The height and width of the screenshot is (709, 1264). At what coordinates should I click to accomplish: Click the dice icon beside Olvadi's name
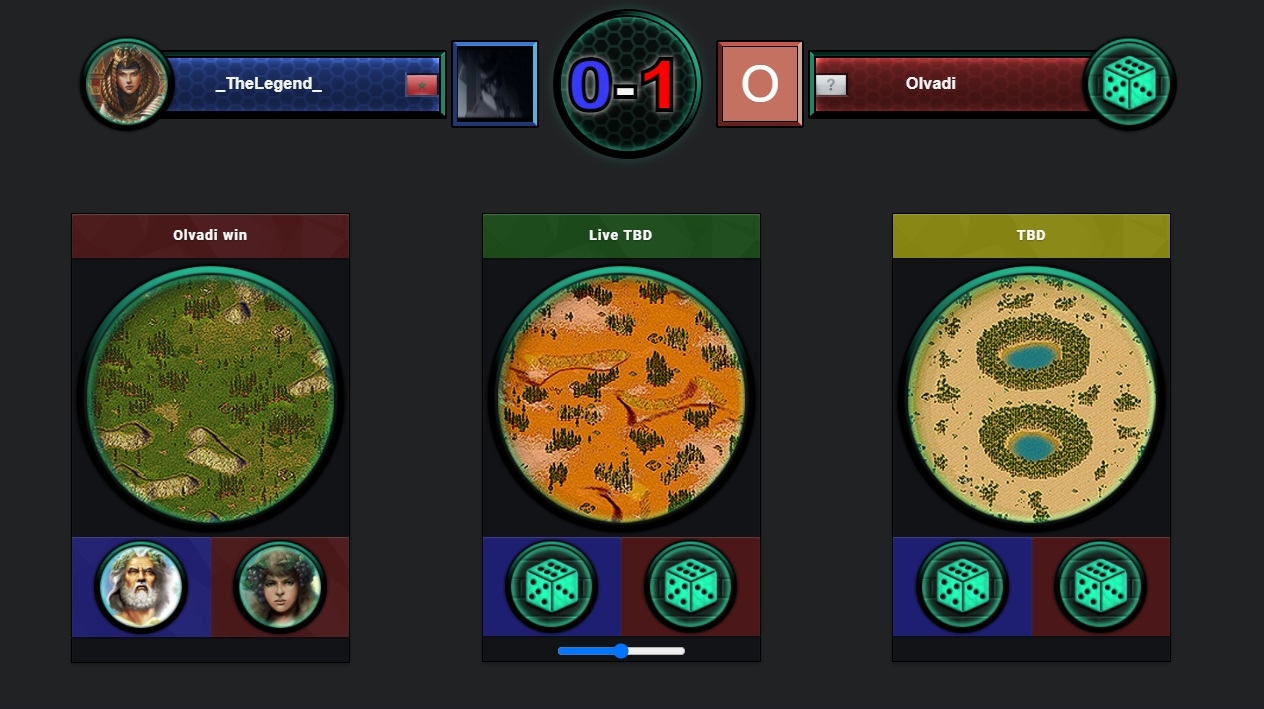[x=1129, y=84]
